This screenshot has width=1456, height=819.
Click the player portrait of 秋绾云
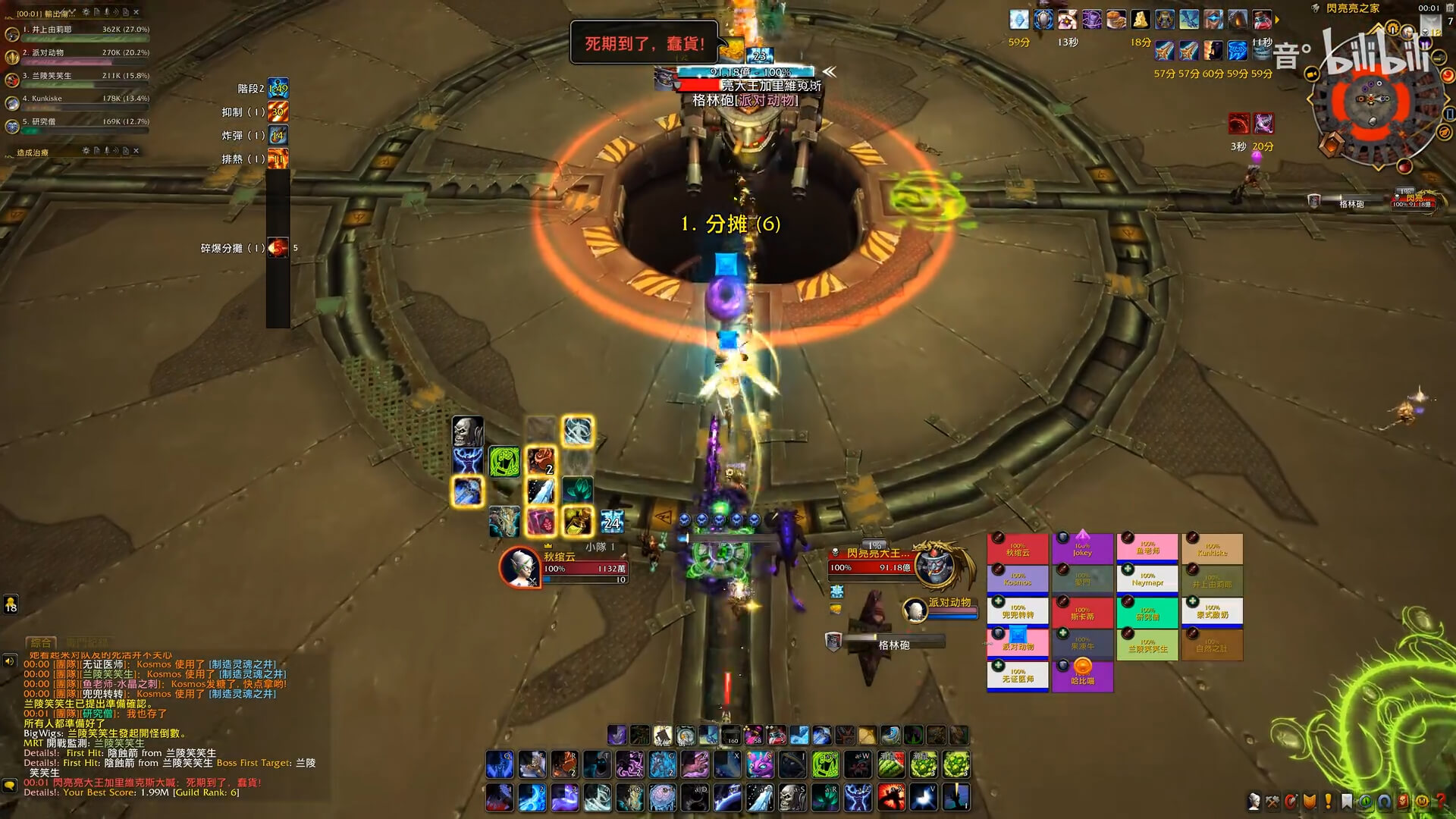(519, 566)
